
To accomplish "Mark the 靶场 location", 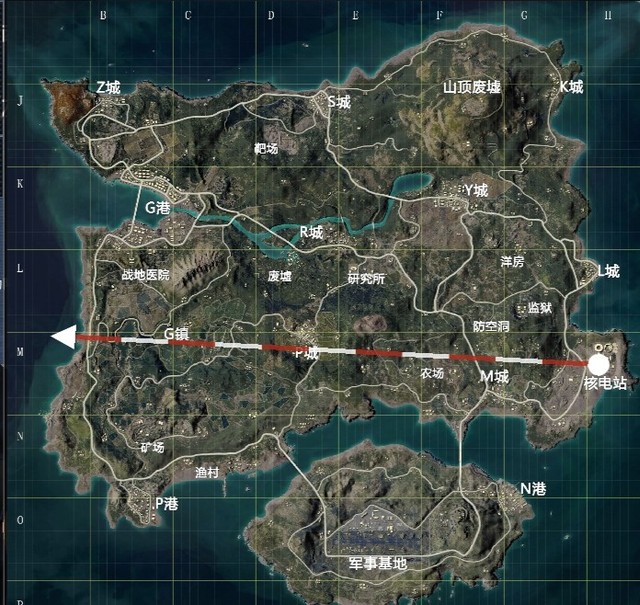I will coord(267,148).
